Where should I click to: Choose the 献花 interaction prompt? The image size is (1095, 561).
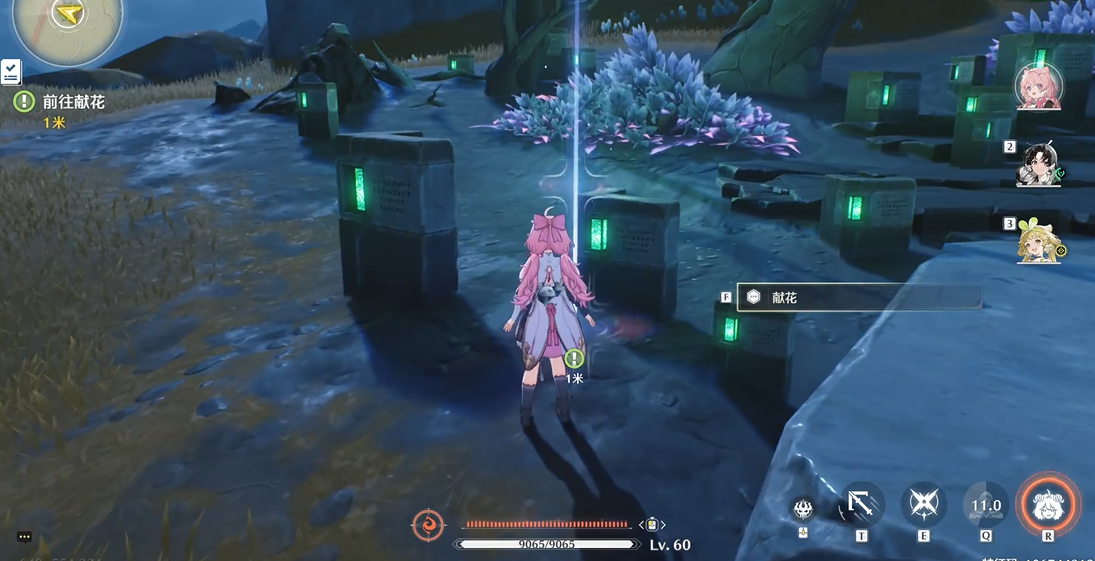[859, 298]
